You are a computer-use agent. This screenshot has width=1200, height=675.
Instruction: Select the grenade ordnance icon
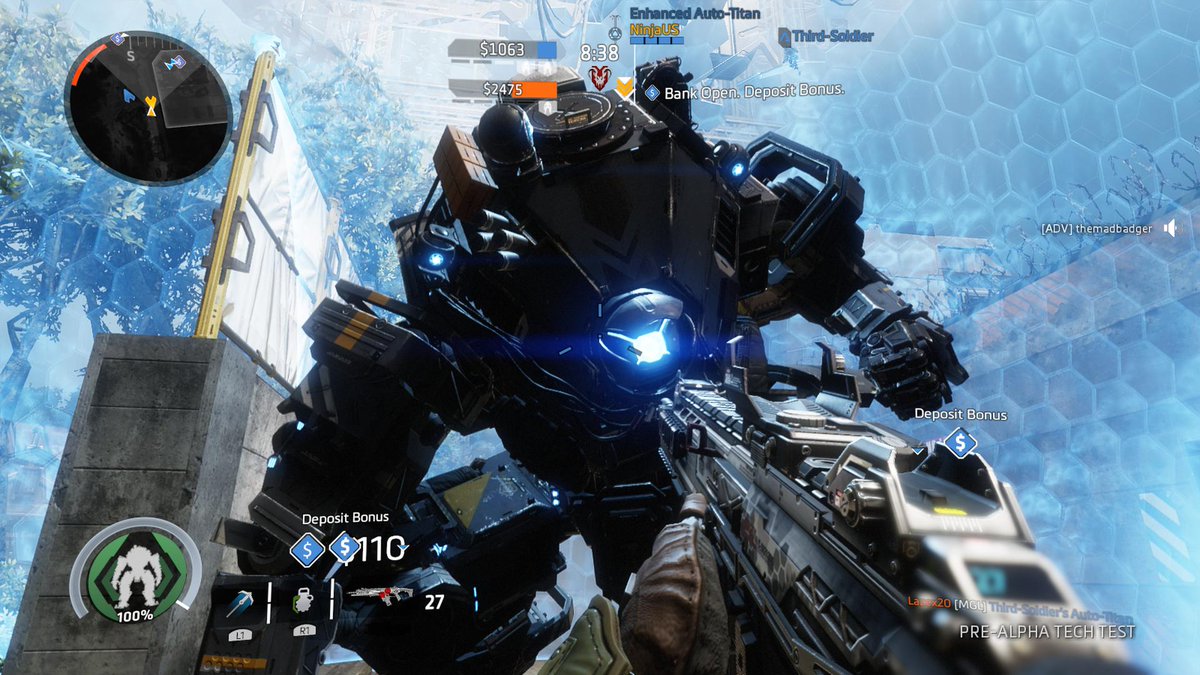pyautogui.click(x=305, y=602)
